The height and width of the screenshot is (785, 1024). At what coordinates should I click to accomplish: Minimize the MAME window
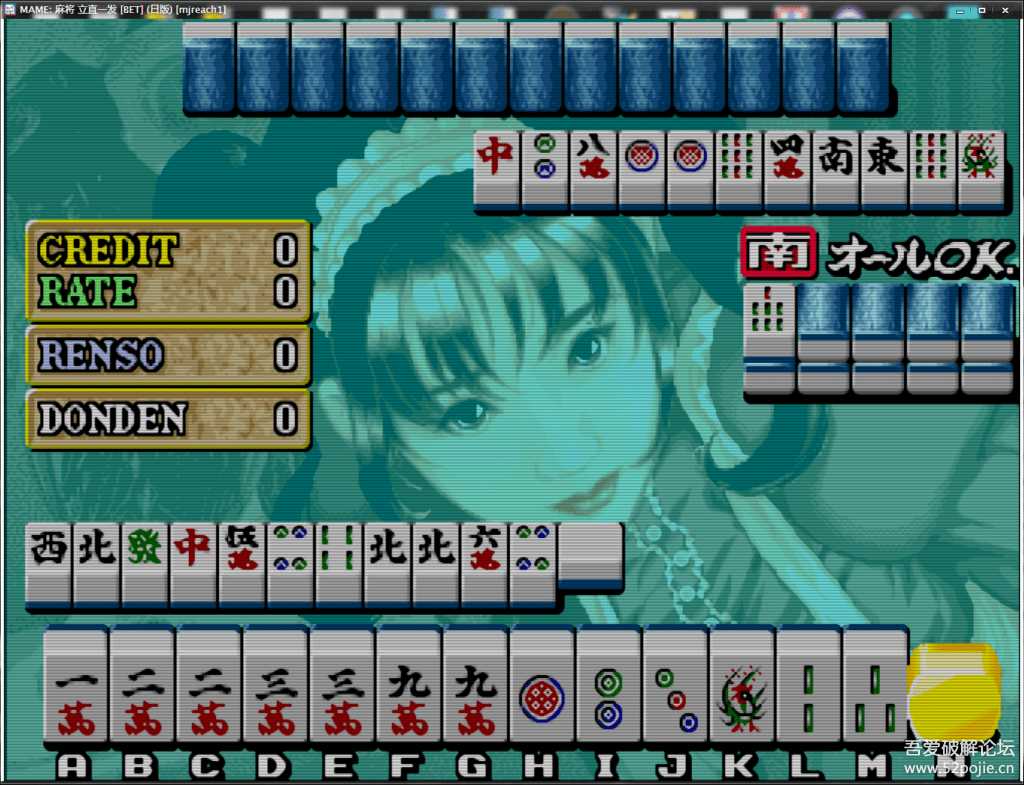tap(959, 9)
